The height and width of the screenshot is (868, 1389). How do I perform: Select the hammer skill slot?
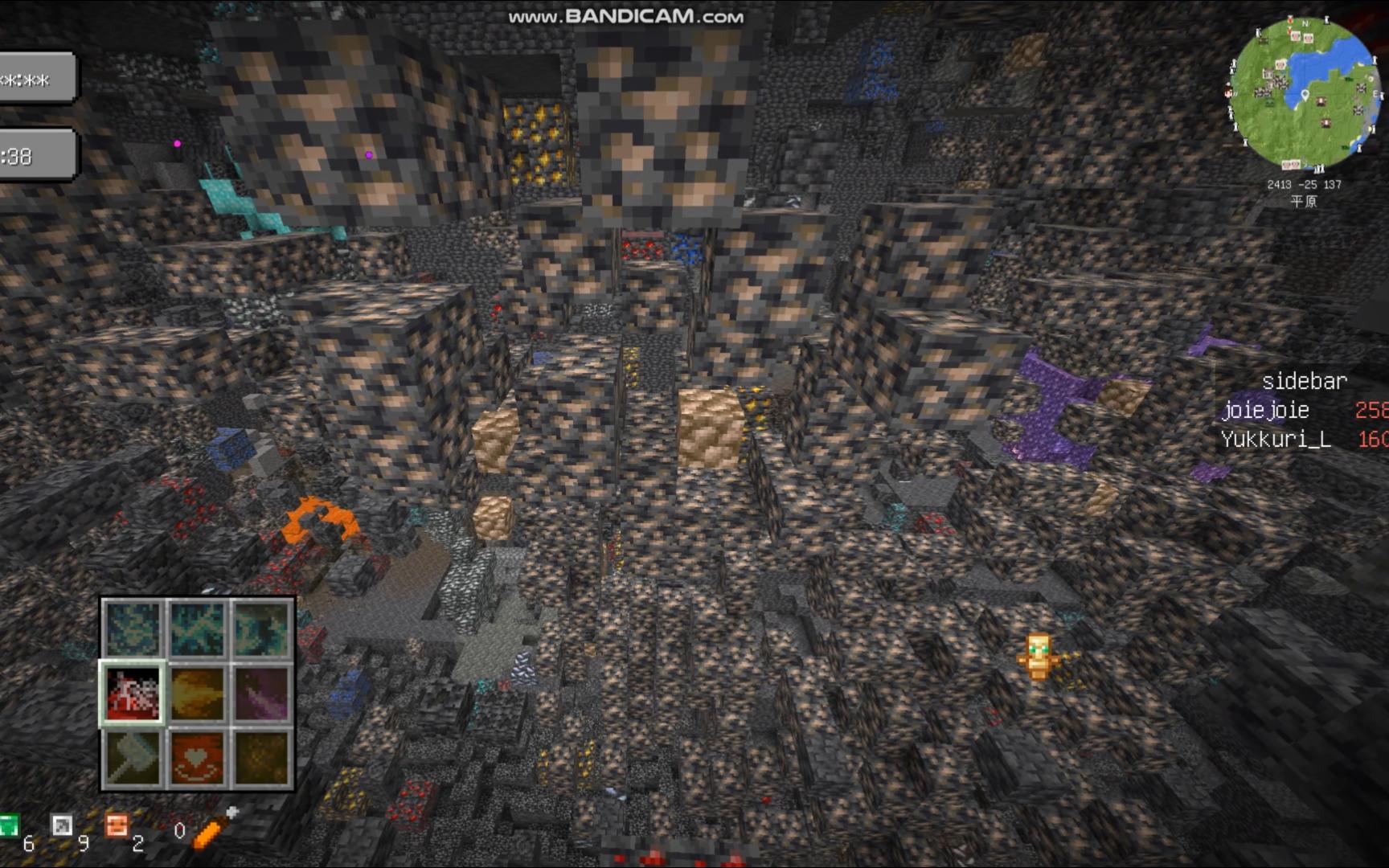click(133, 758)
